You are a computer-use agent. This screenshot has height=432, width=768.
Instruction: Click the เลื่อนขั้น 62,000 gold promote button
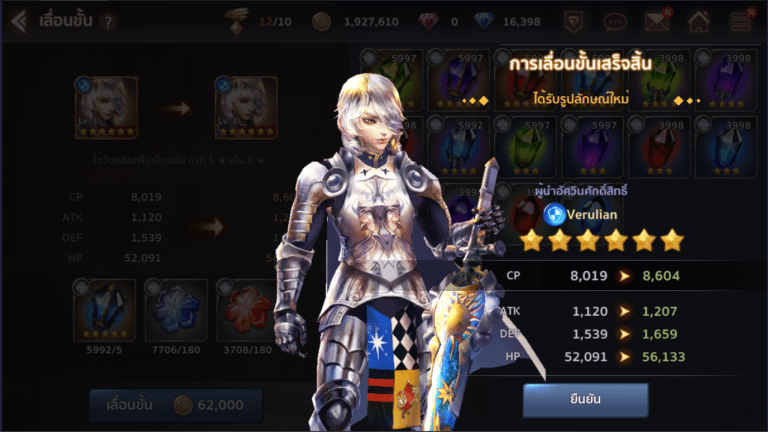(175, 405)
